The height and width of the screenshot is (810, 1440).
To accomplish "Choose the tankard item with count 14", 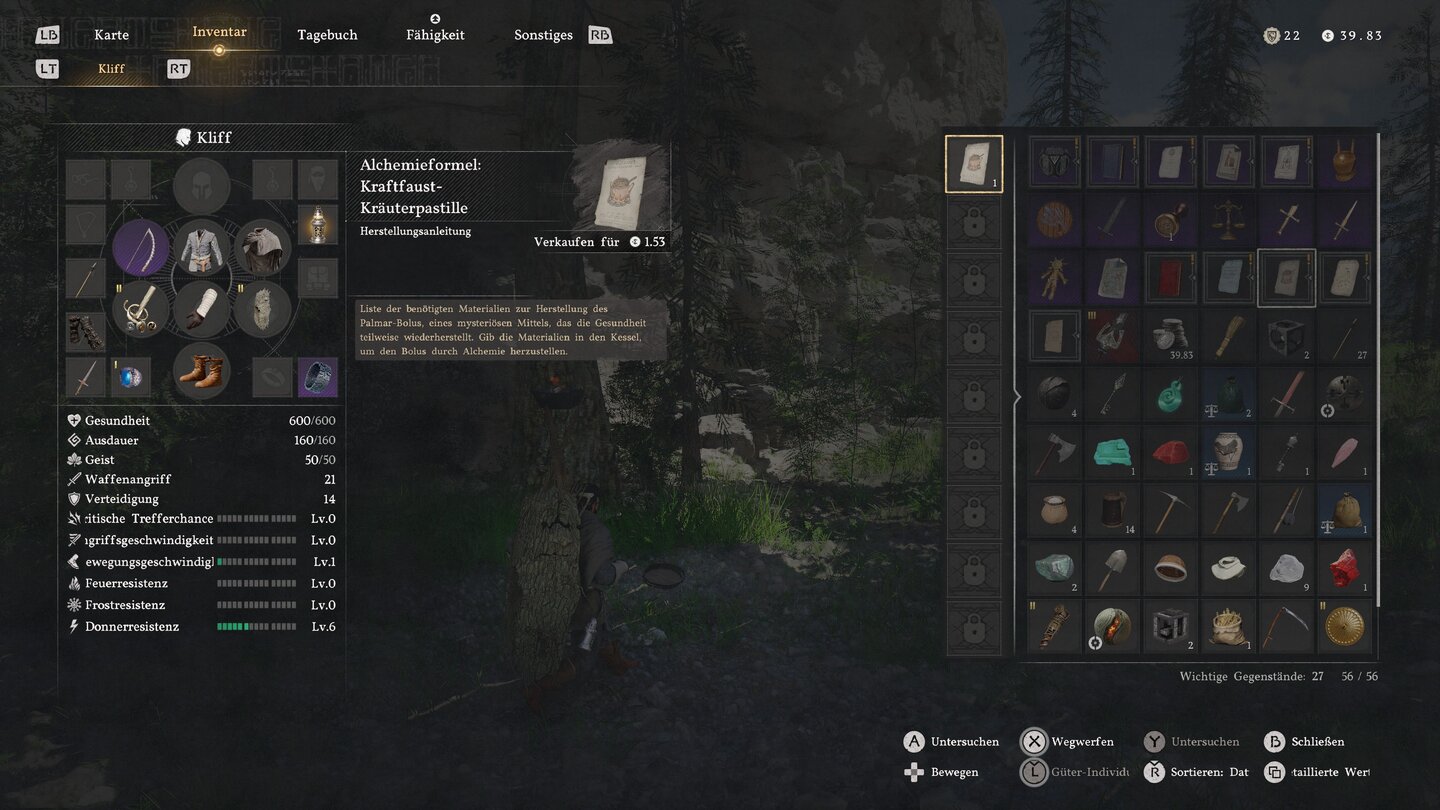I will (1112, 510).
